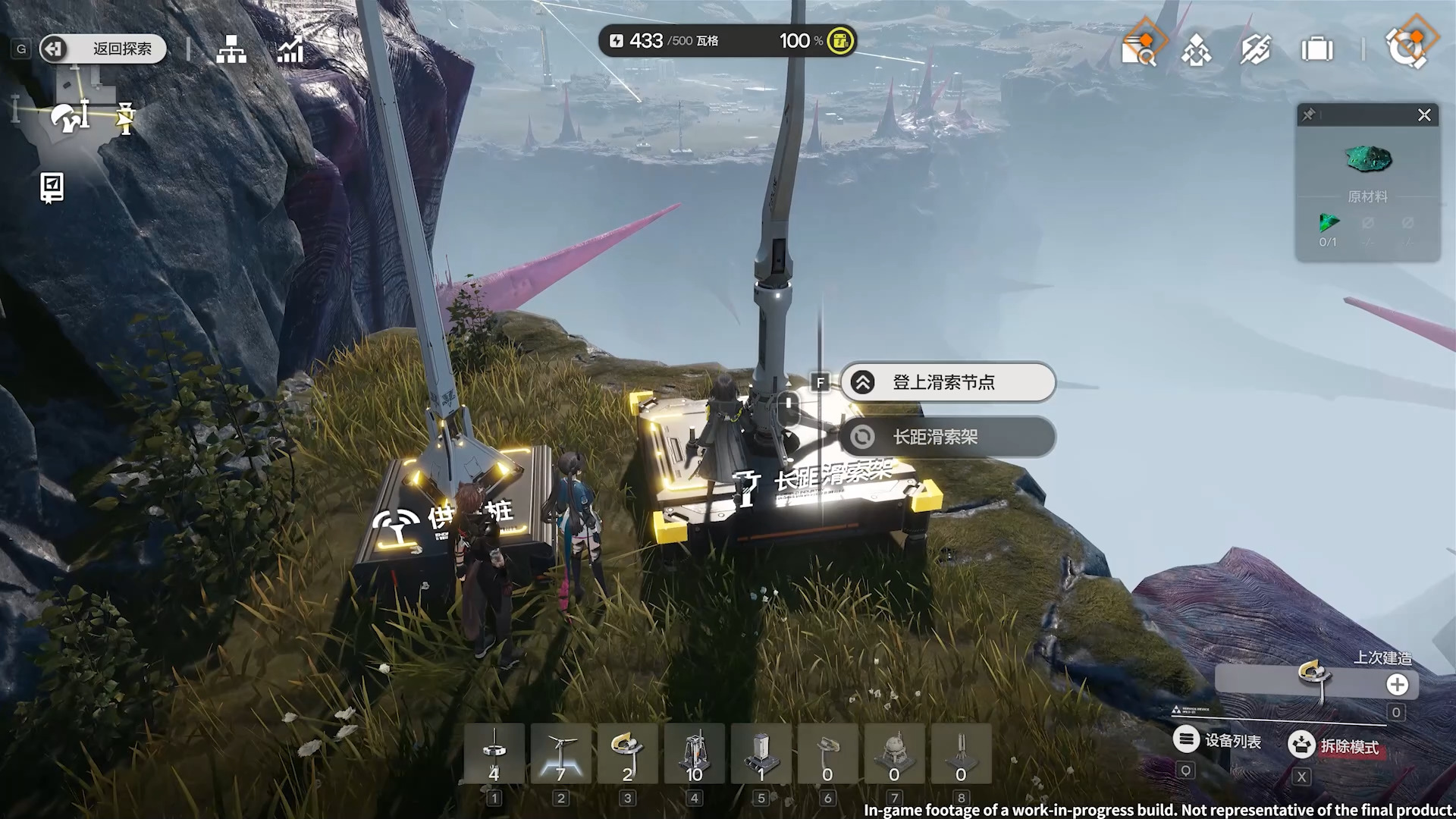Viewport: 1456px width, 819px height.
Task: Click the plus button under 上次建造
Action: pyautogui.click(x=1397, y=685)
